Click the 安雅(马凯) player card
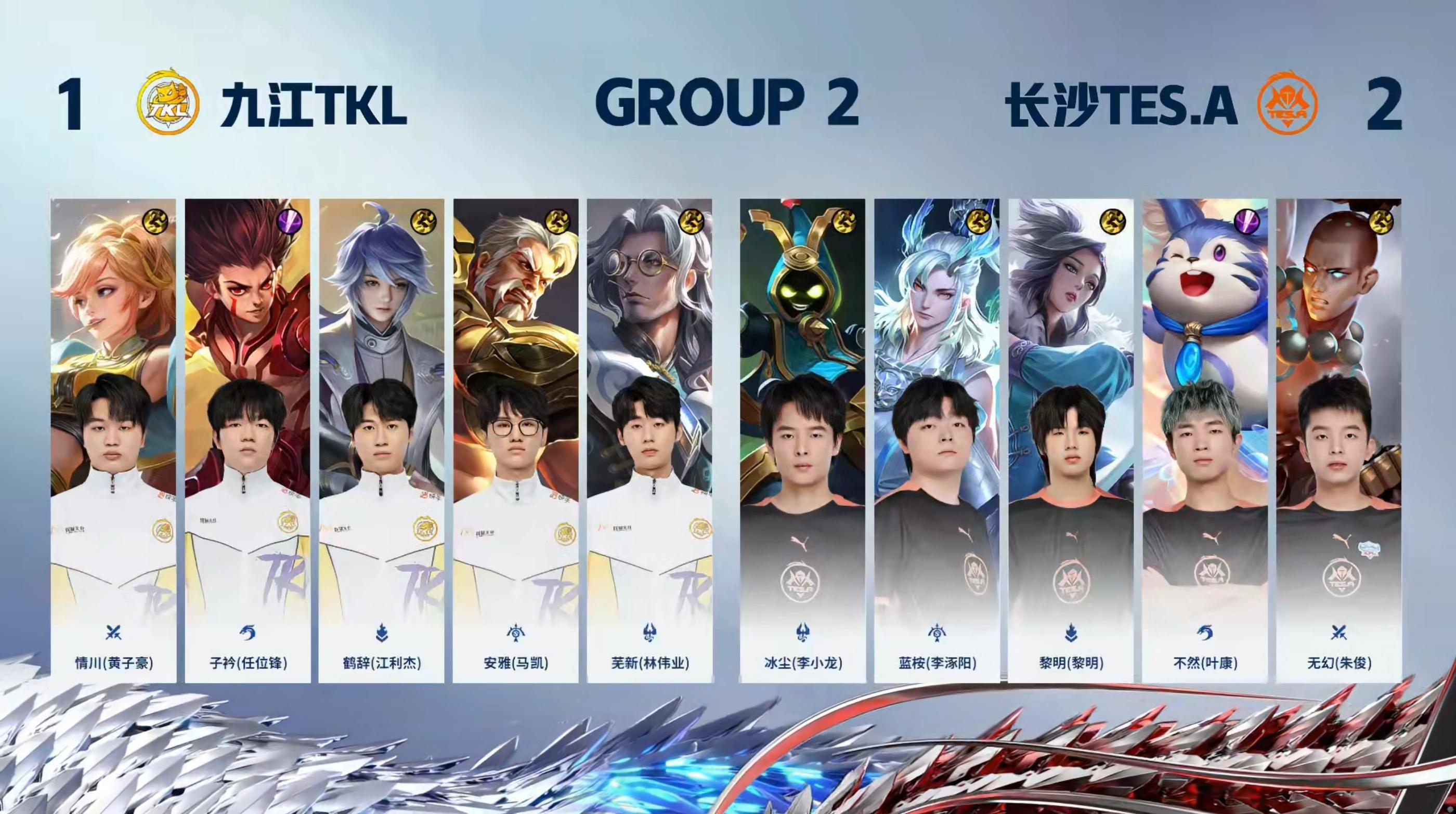 pos(515,441)
